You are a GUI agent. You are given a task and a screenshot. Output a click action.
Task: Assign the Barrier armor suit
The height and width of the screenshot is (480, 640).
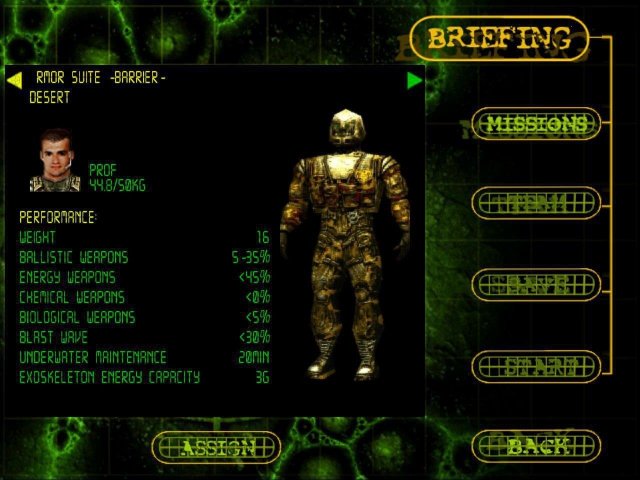(x=217, y=447)
